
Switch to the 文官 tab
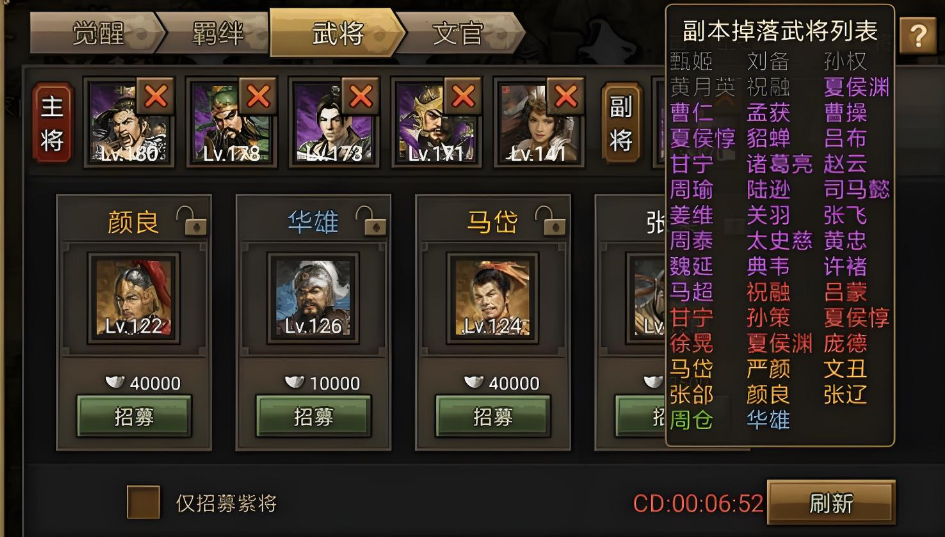[457, 34]
